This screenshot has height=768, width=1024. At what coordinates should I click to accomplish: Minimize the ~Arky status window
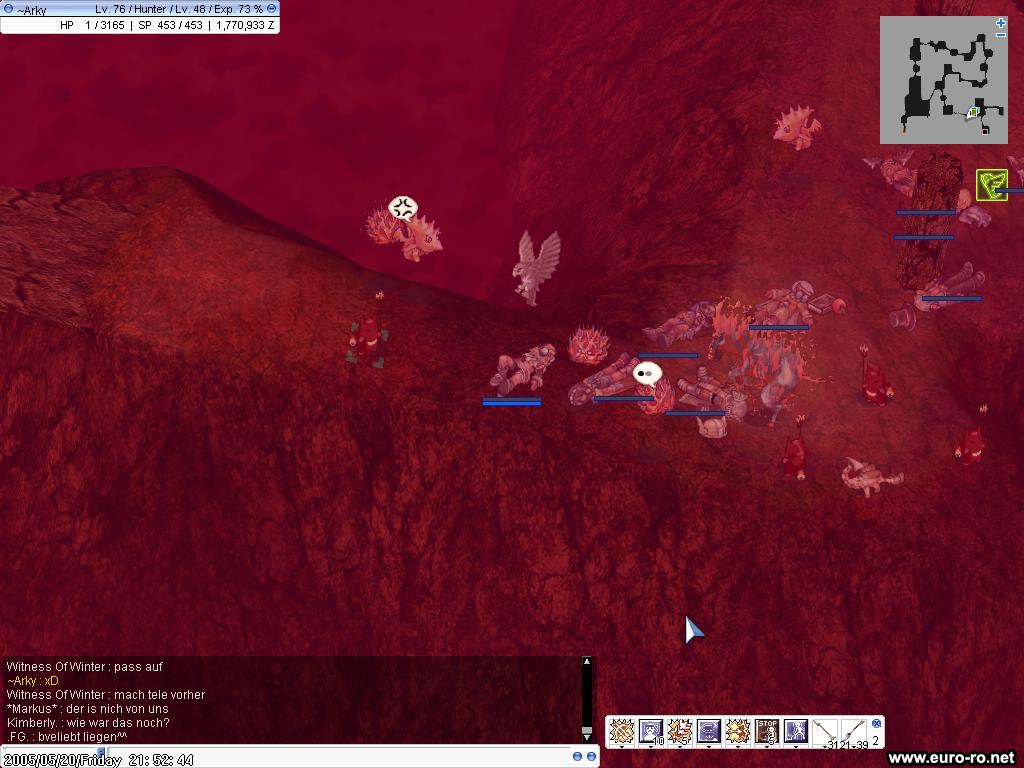point(272,9)
